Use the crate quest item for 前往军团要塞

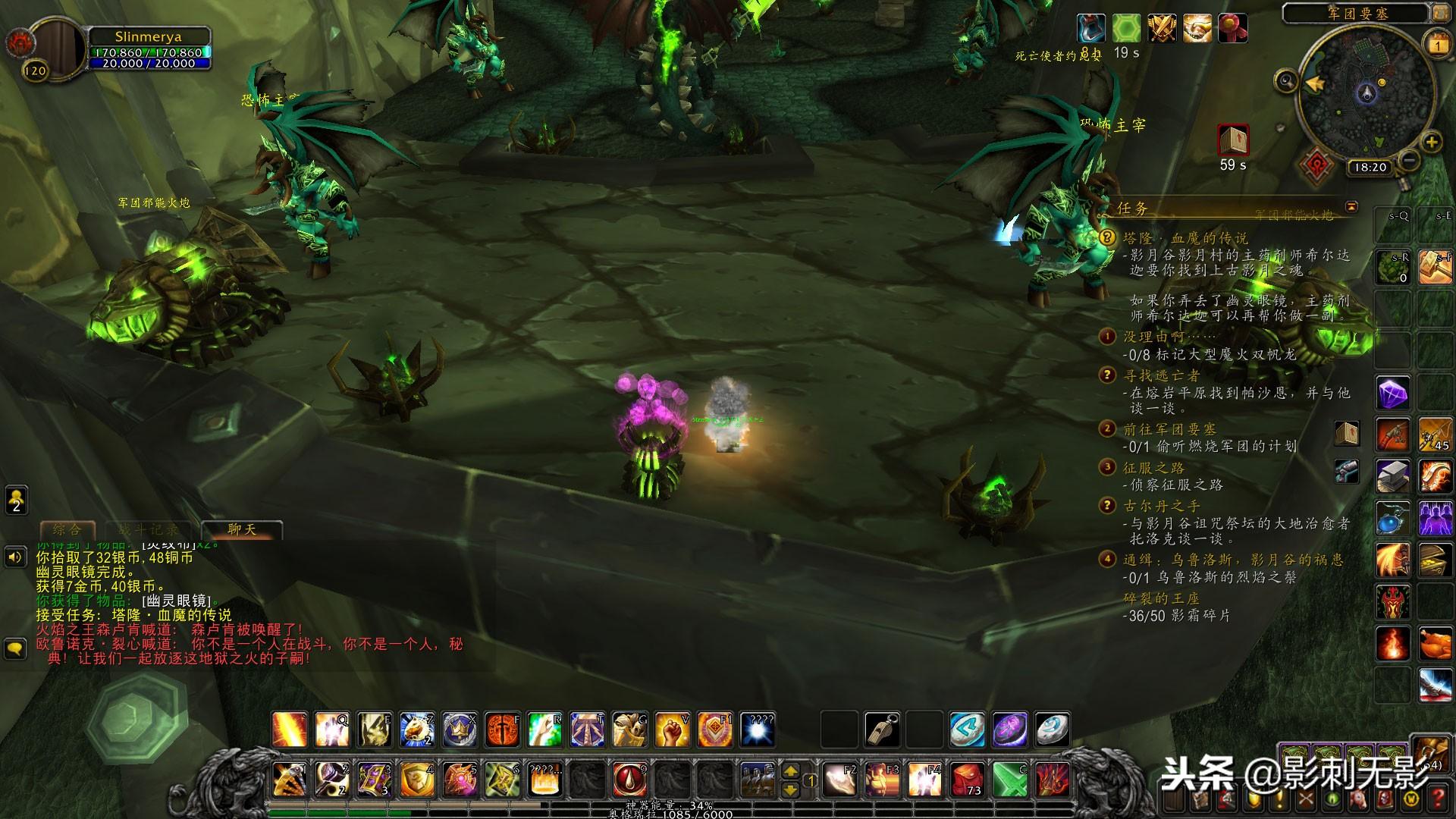tap(1346, 433)
